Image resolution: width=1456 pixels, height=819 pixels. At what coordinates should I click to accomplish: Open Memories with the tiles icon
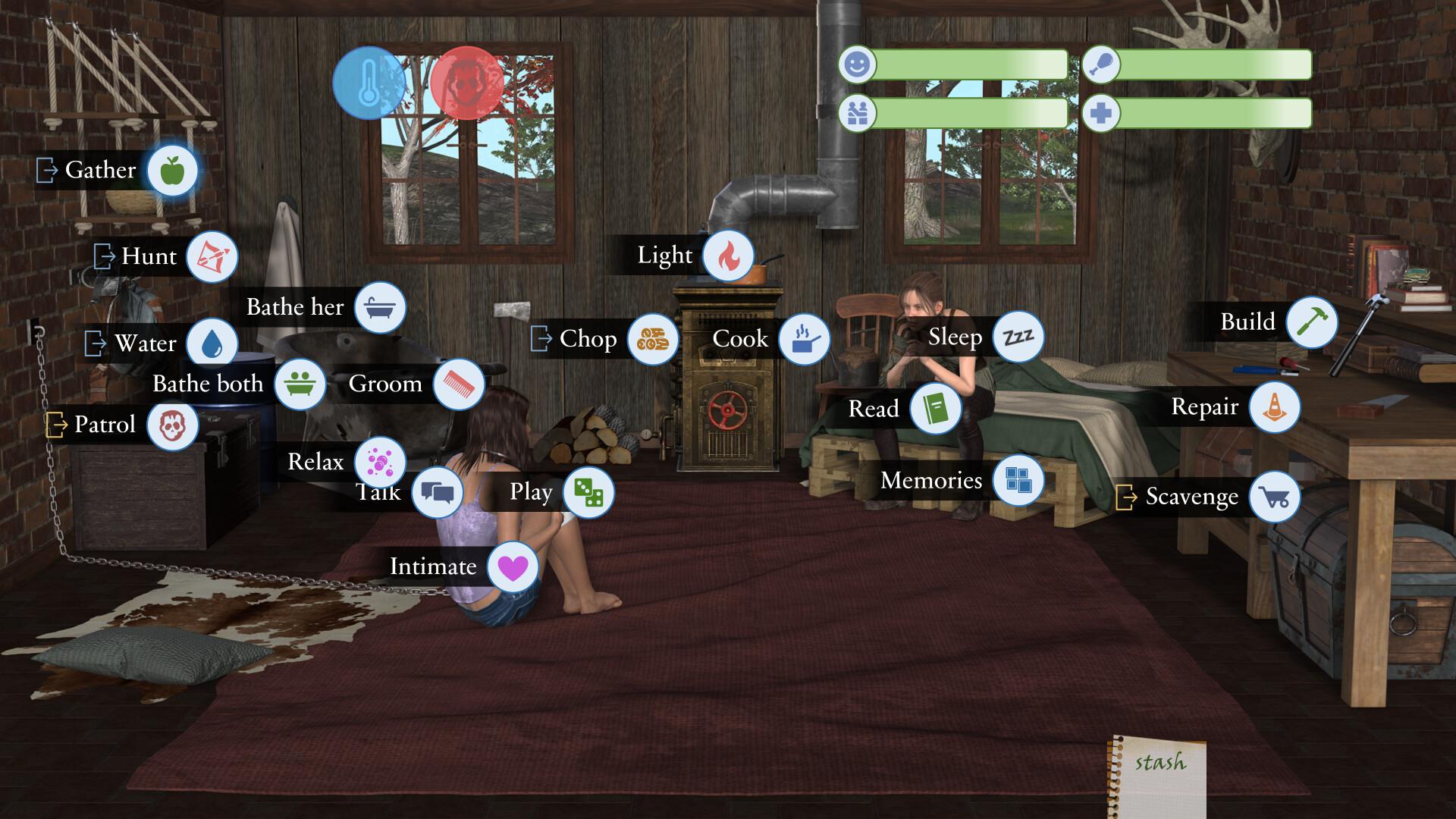(1018, 481)
